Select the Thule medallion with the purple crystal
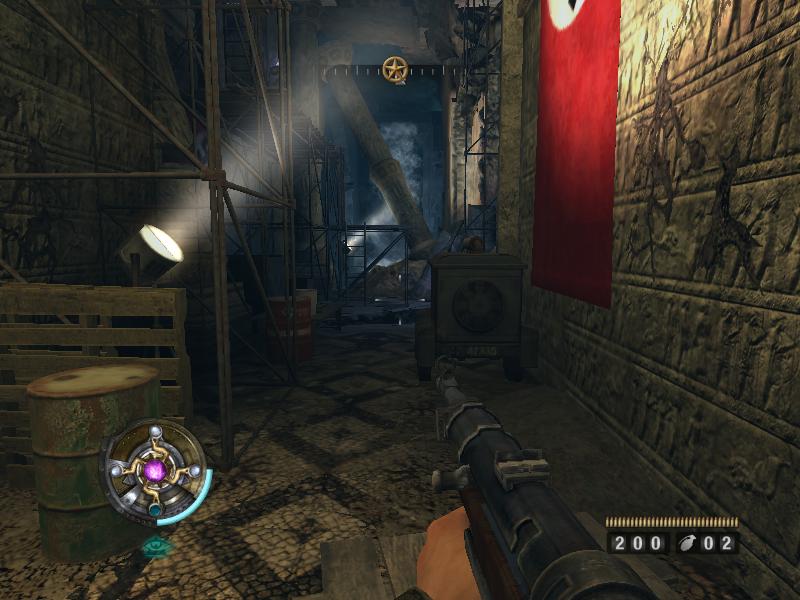 (x=154, y=470)
